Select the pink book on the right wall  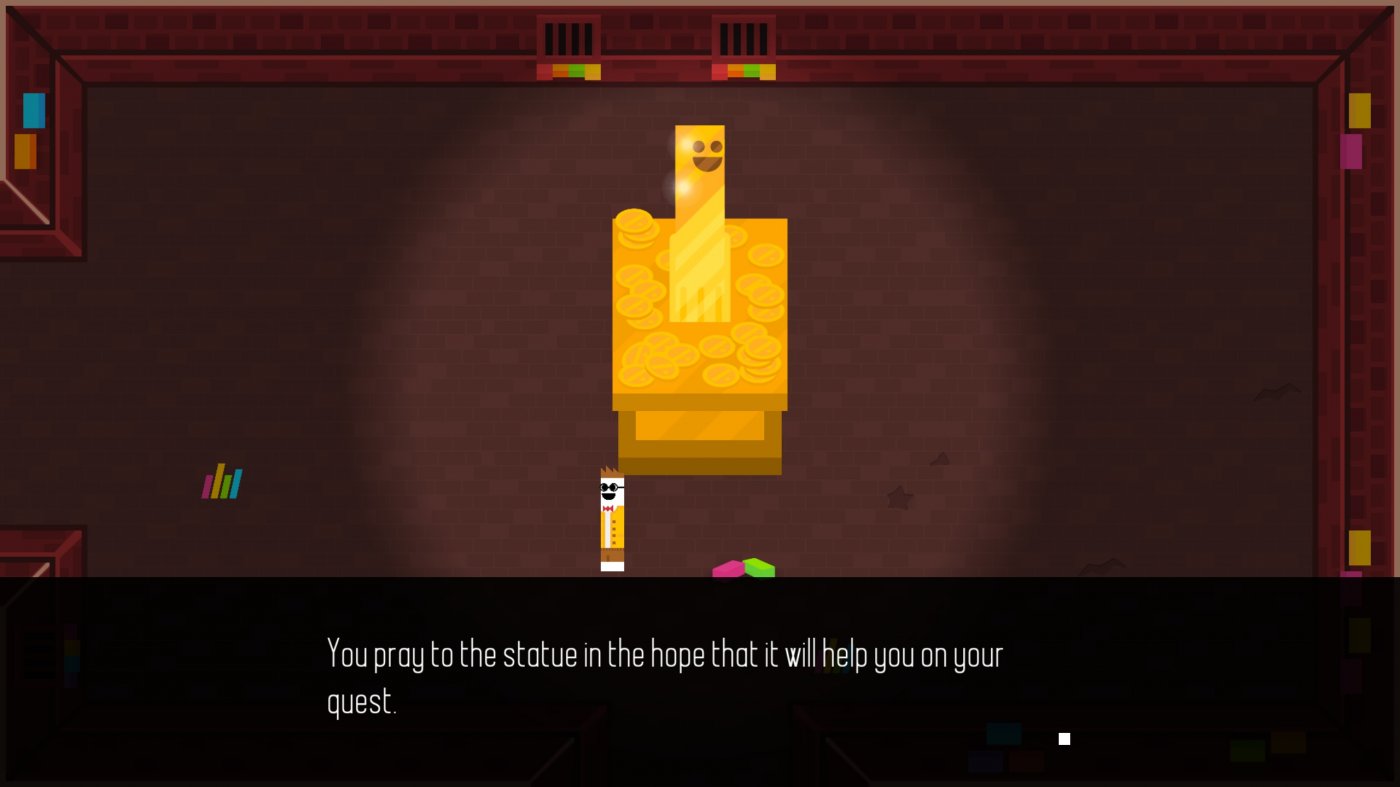(x=1352, y=150)
